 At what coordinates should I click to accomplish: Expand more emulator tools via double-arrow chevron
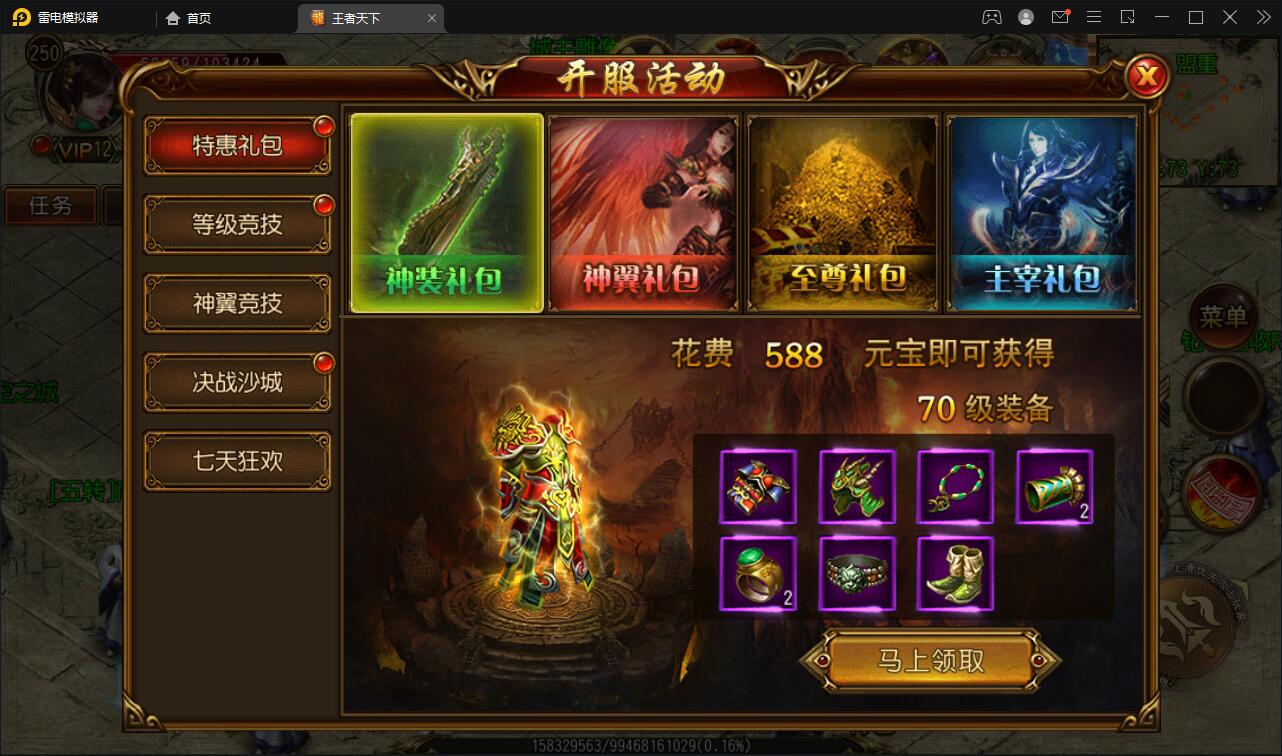1262,17
